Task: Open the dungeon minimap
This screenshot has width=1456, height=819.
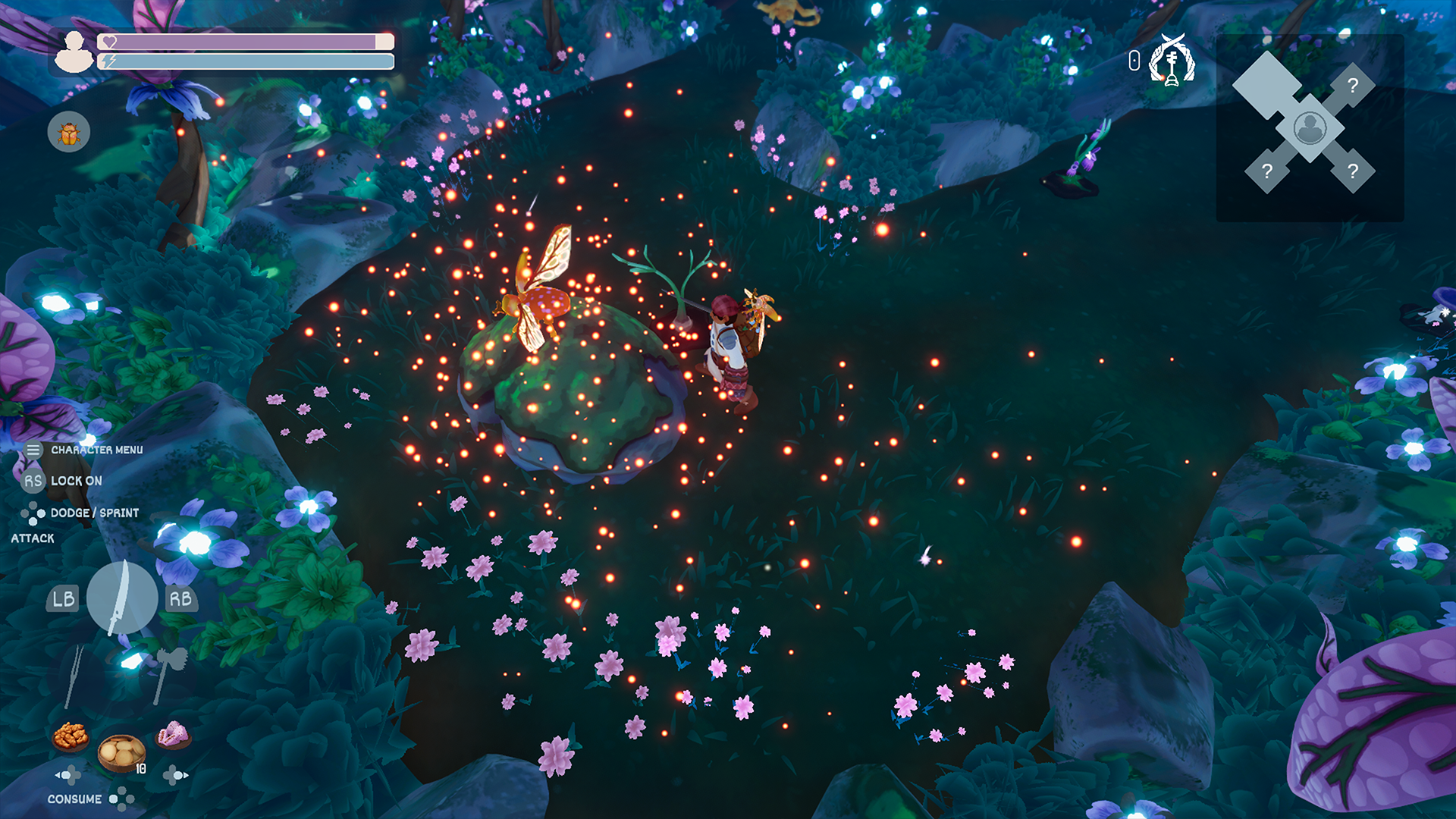Action: [1310, 127]
